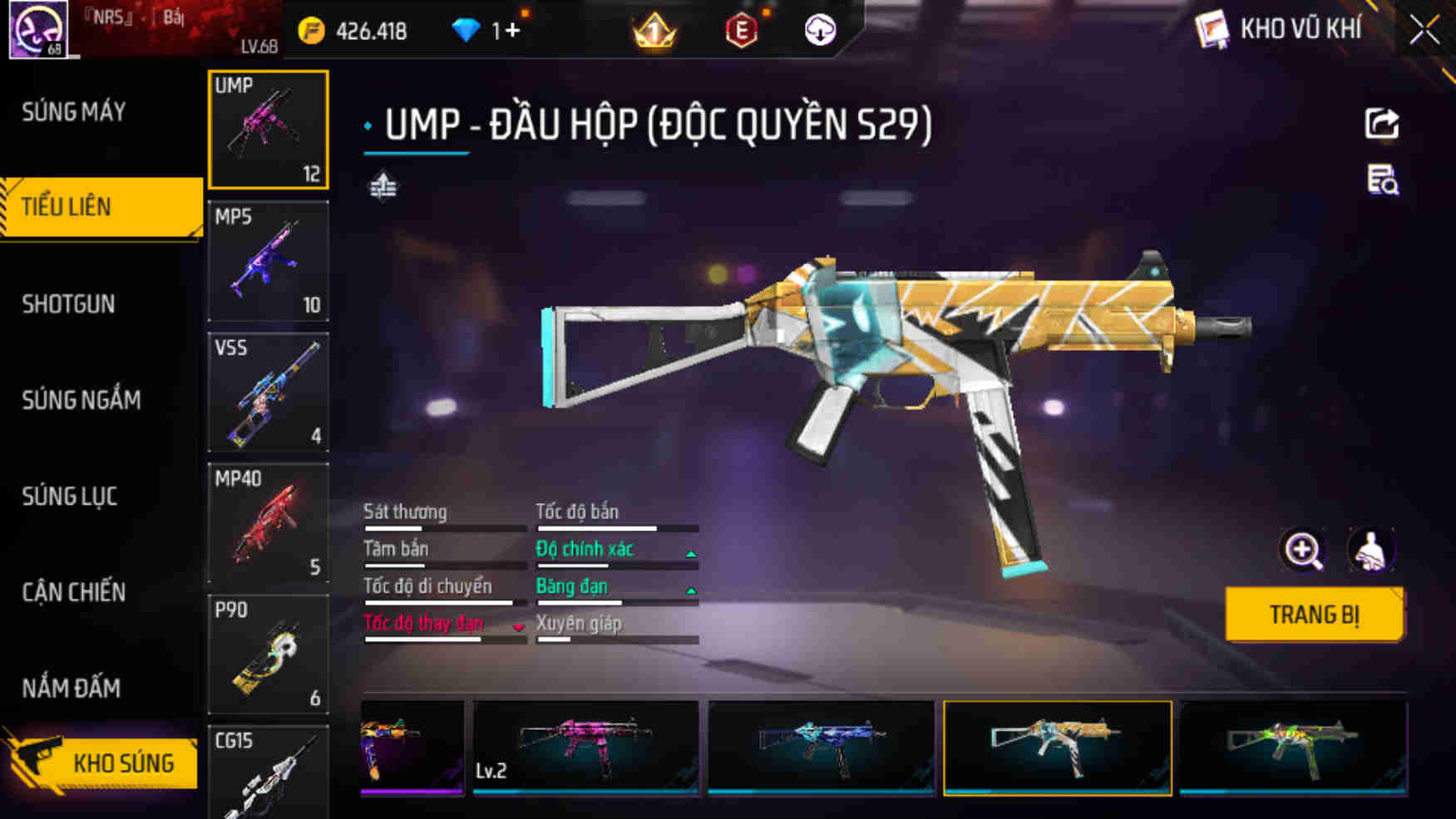Select the Súng Ngắm category
The height and width of the screenshot is (819, 1456).
point(81,400)
